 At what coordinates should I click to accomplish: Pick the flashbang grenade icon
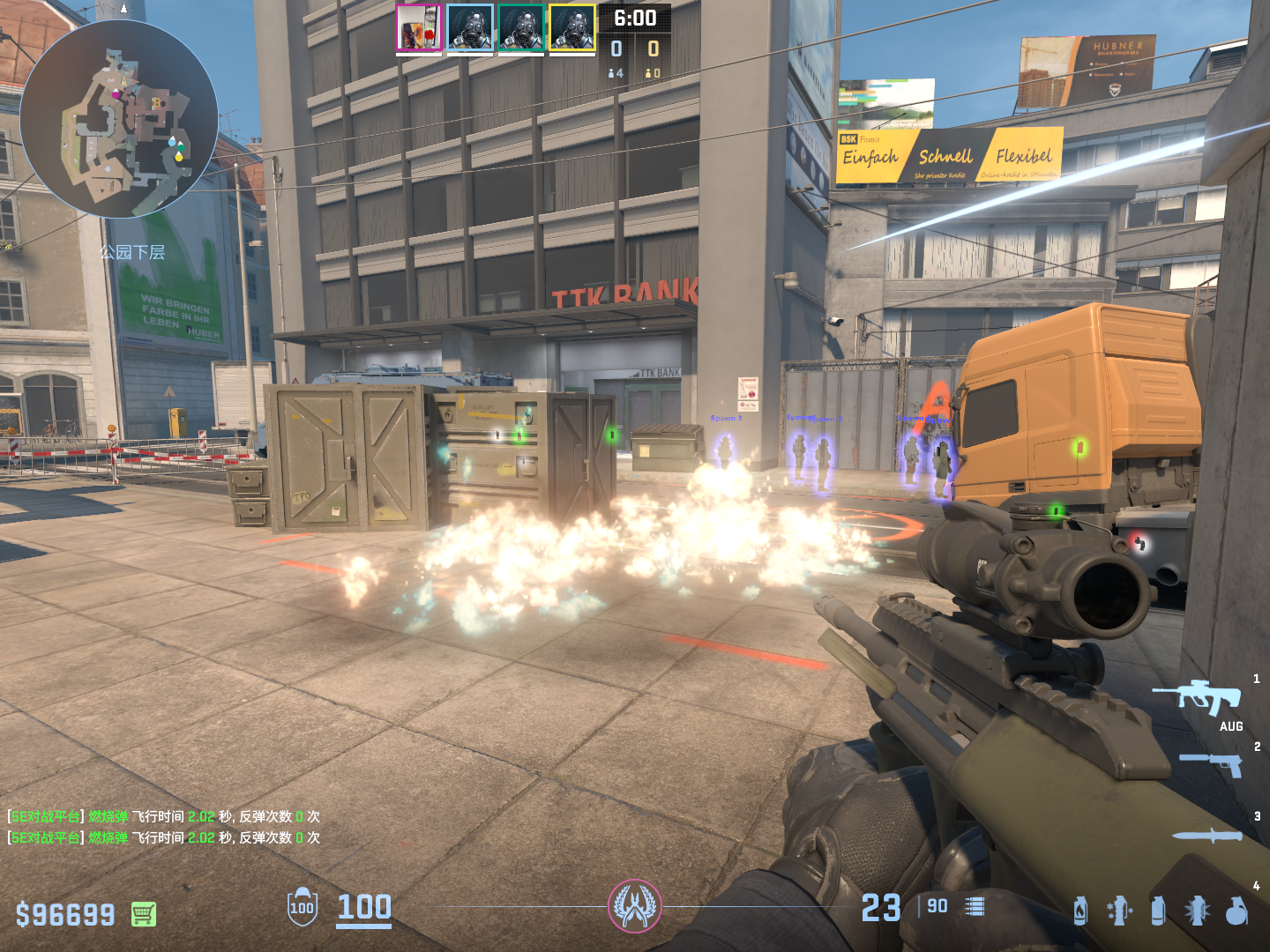tap(1197, 911)
